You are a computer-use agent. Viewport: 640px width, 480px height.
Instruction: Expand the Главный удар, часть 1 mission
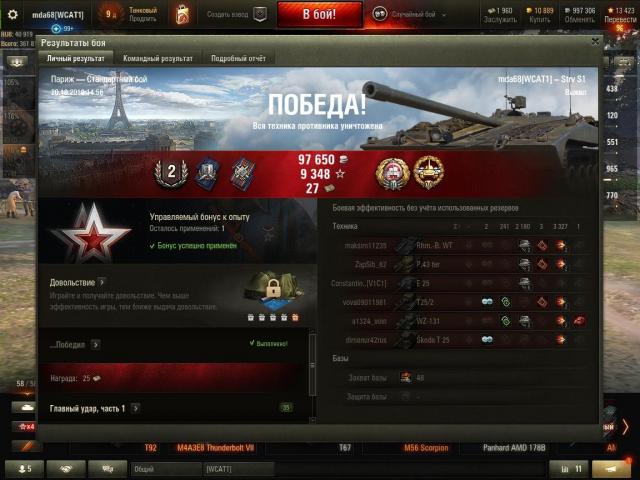[134, 409]
